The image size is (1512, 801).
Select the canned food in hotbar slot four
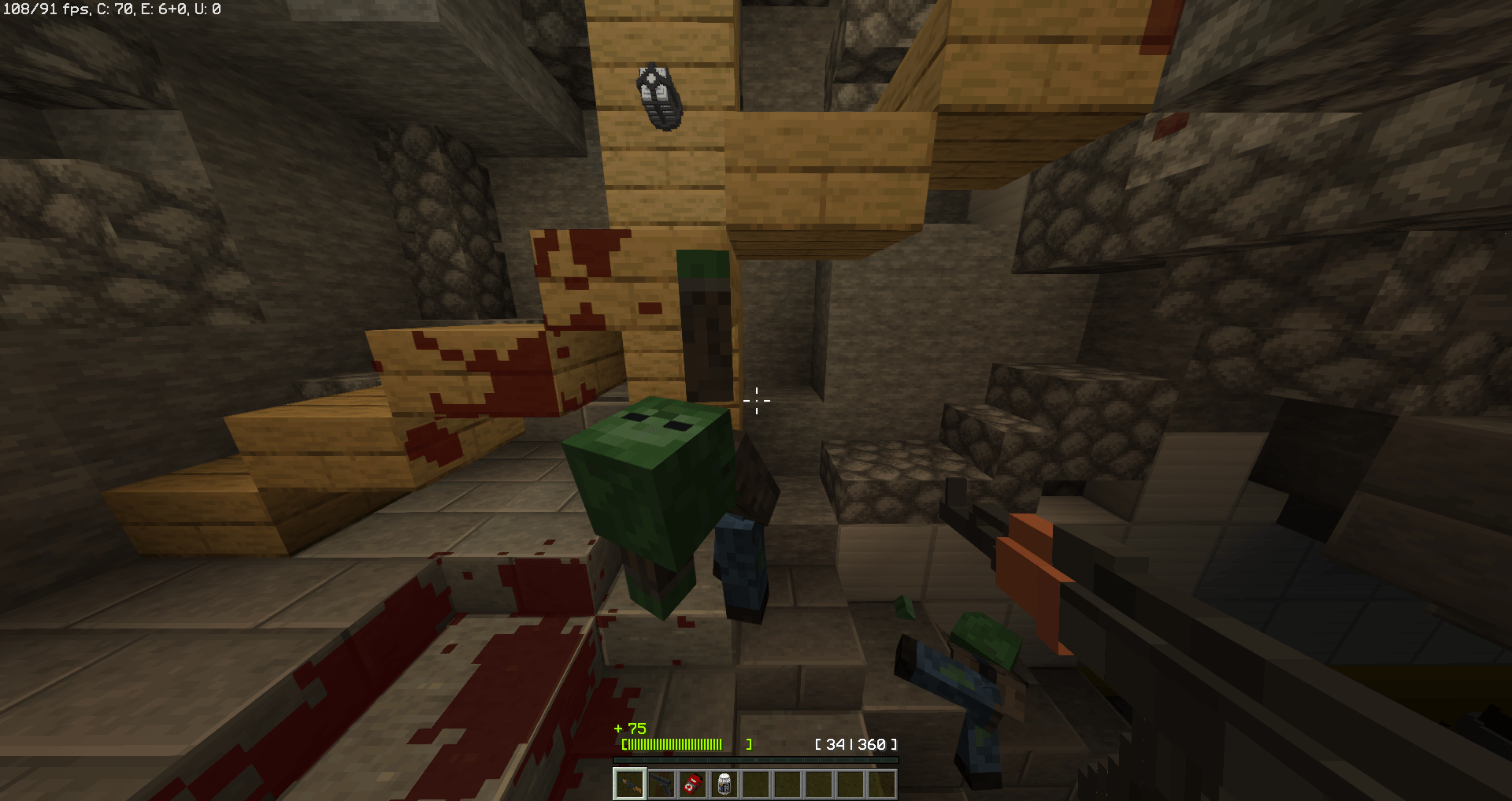[x=725, y=784]
